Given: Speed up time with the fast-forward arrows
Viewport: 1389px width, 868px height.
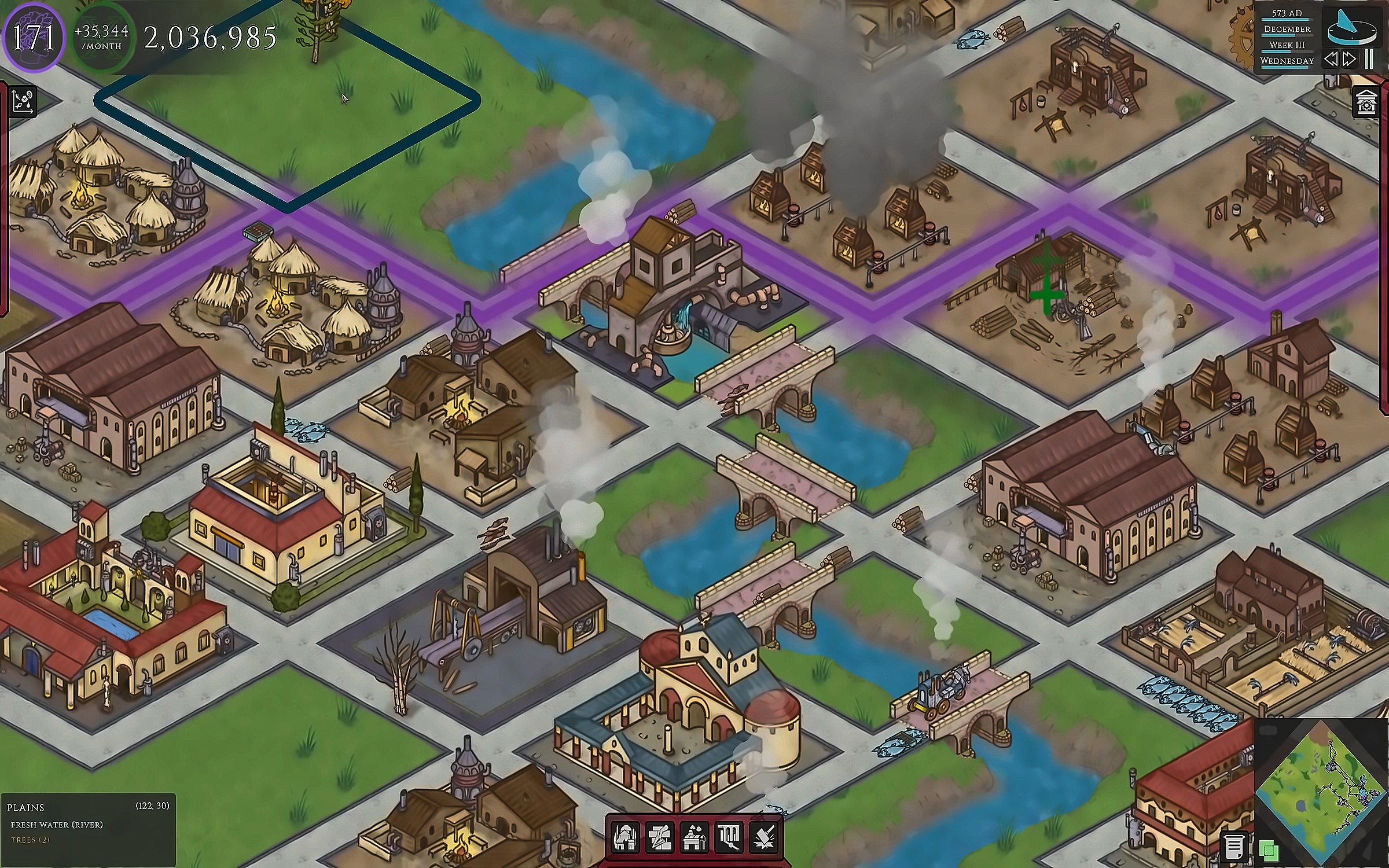Looking at the screenshot, I should (x=1350, y=60).
